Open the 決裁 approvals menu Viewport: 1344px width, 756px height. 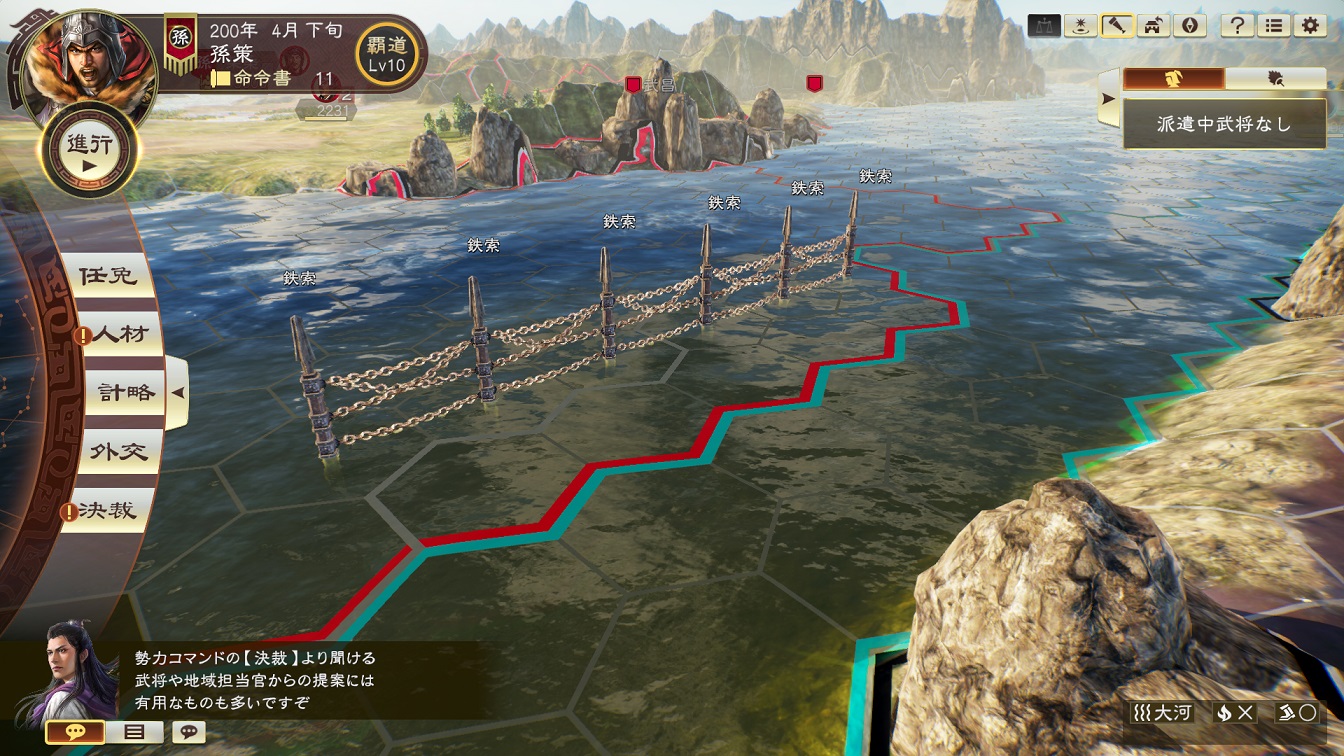[108, 511]
